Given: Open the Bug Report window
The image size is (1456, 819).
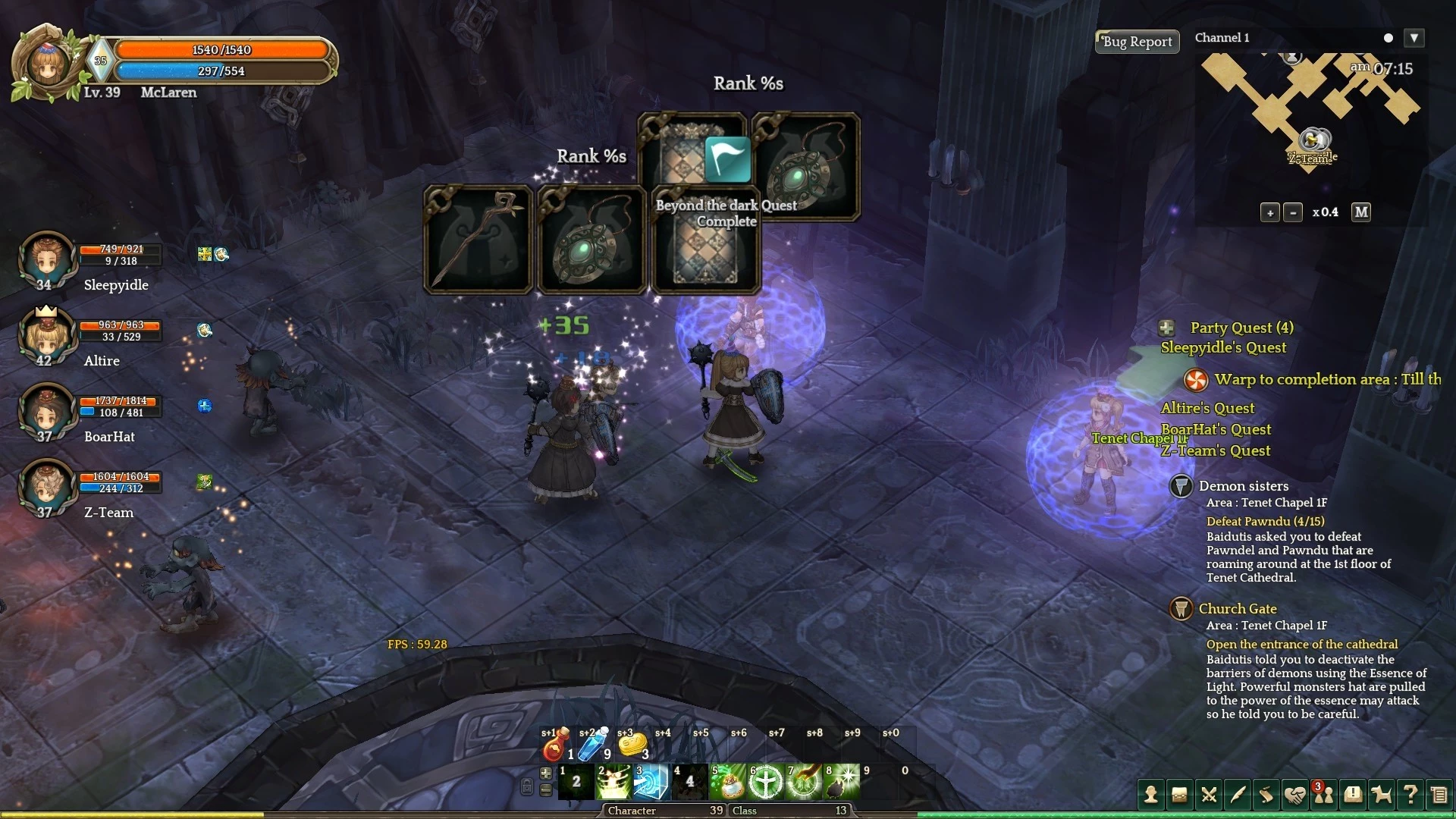Looking at the screenshot, I should [x=1137, y=42].
